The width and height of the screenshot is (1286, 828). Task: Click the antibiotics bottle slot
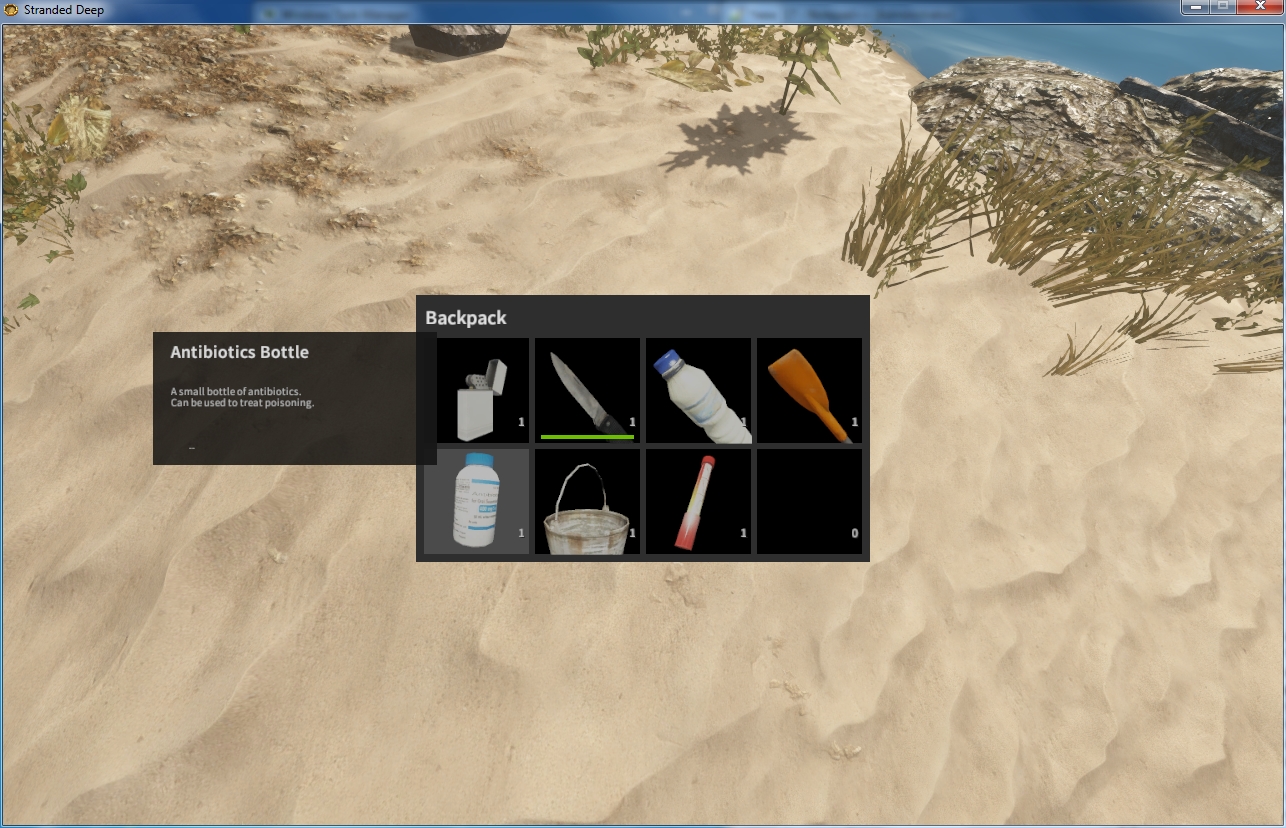pos(477,501)
